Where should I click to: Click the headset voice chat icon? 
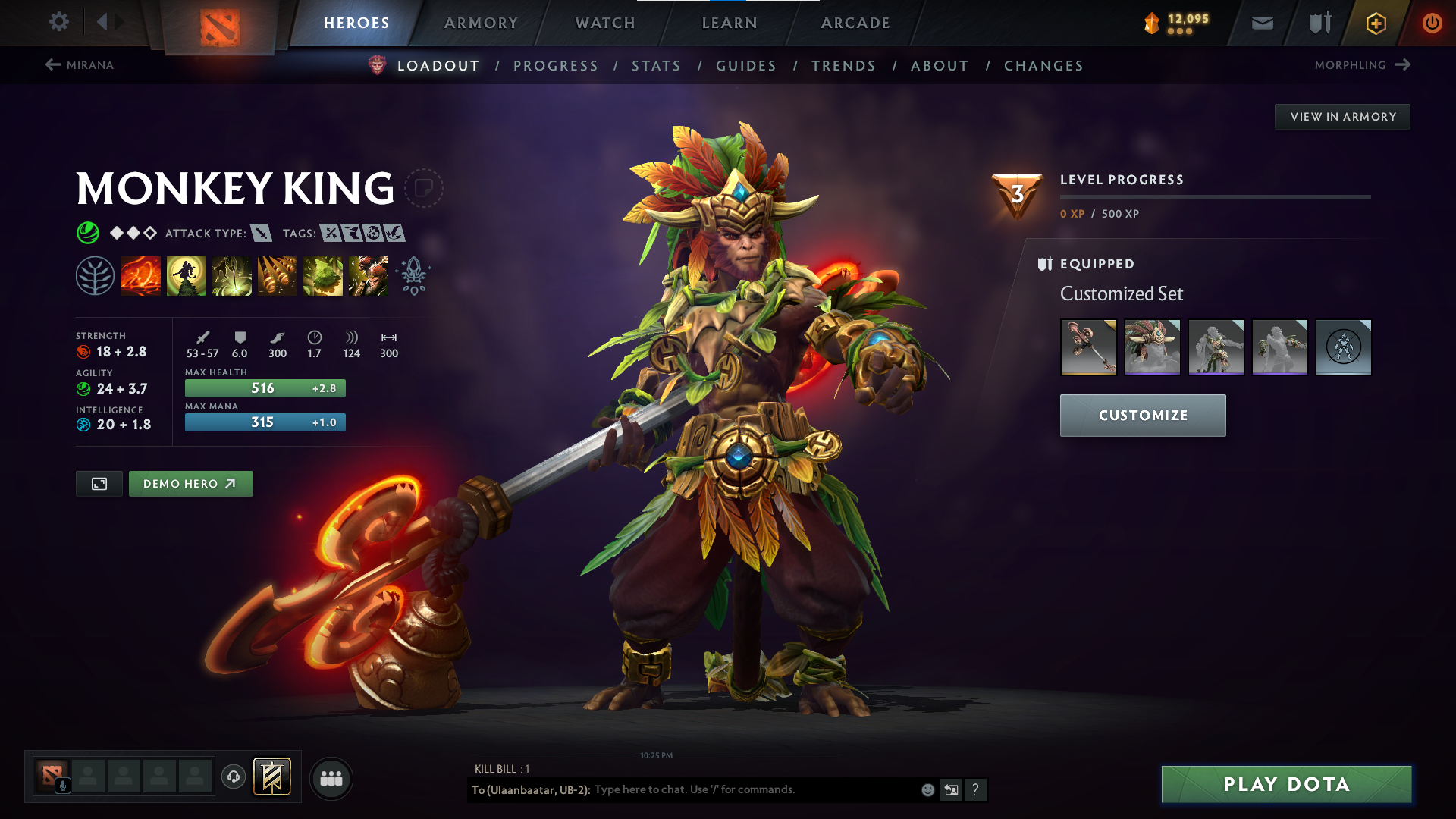[233, 778]
